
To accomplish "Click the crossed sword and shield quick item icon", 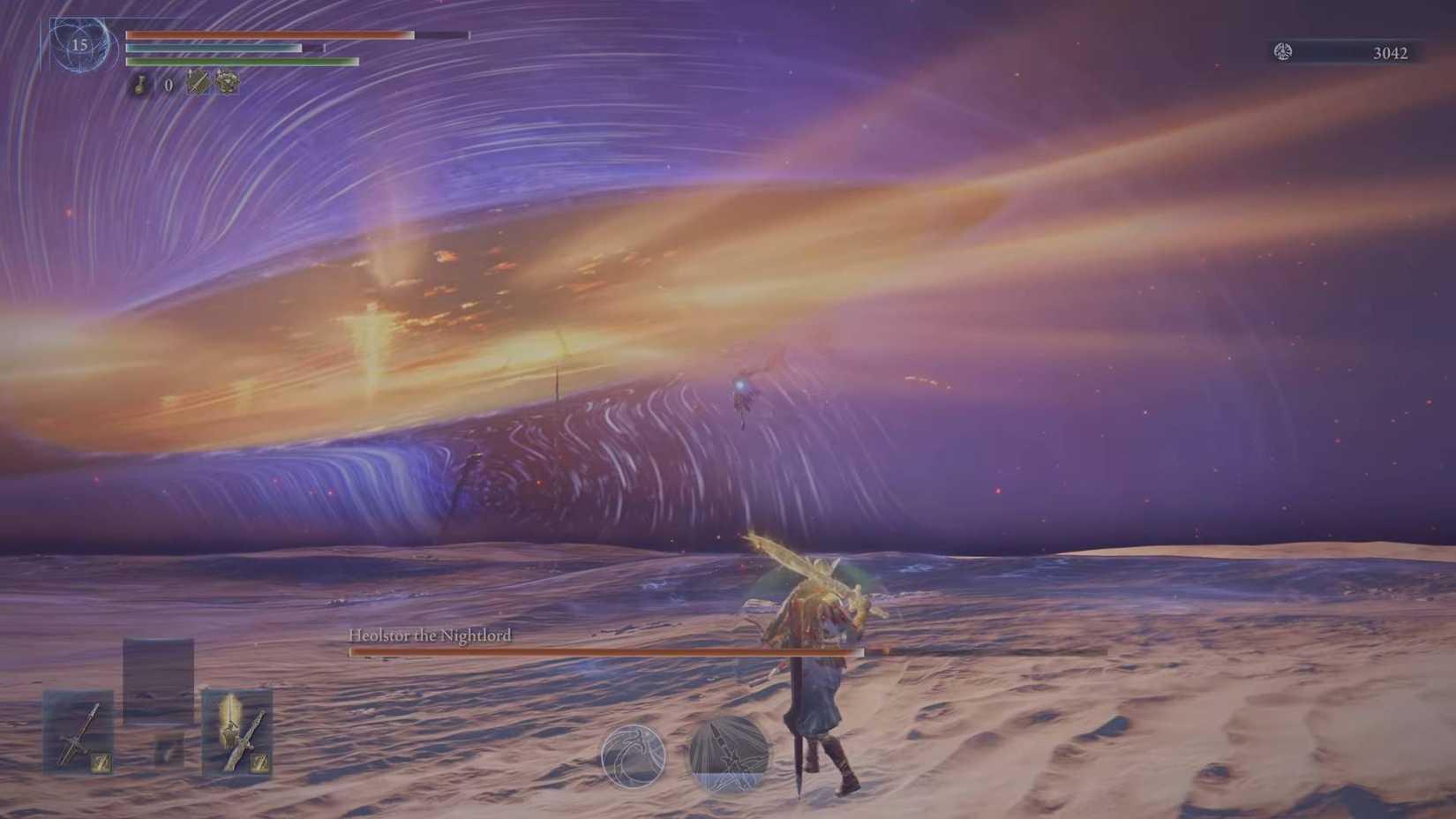I will 197,83.
